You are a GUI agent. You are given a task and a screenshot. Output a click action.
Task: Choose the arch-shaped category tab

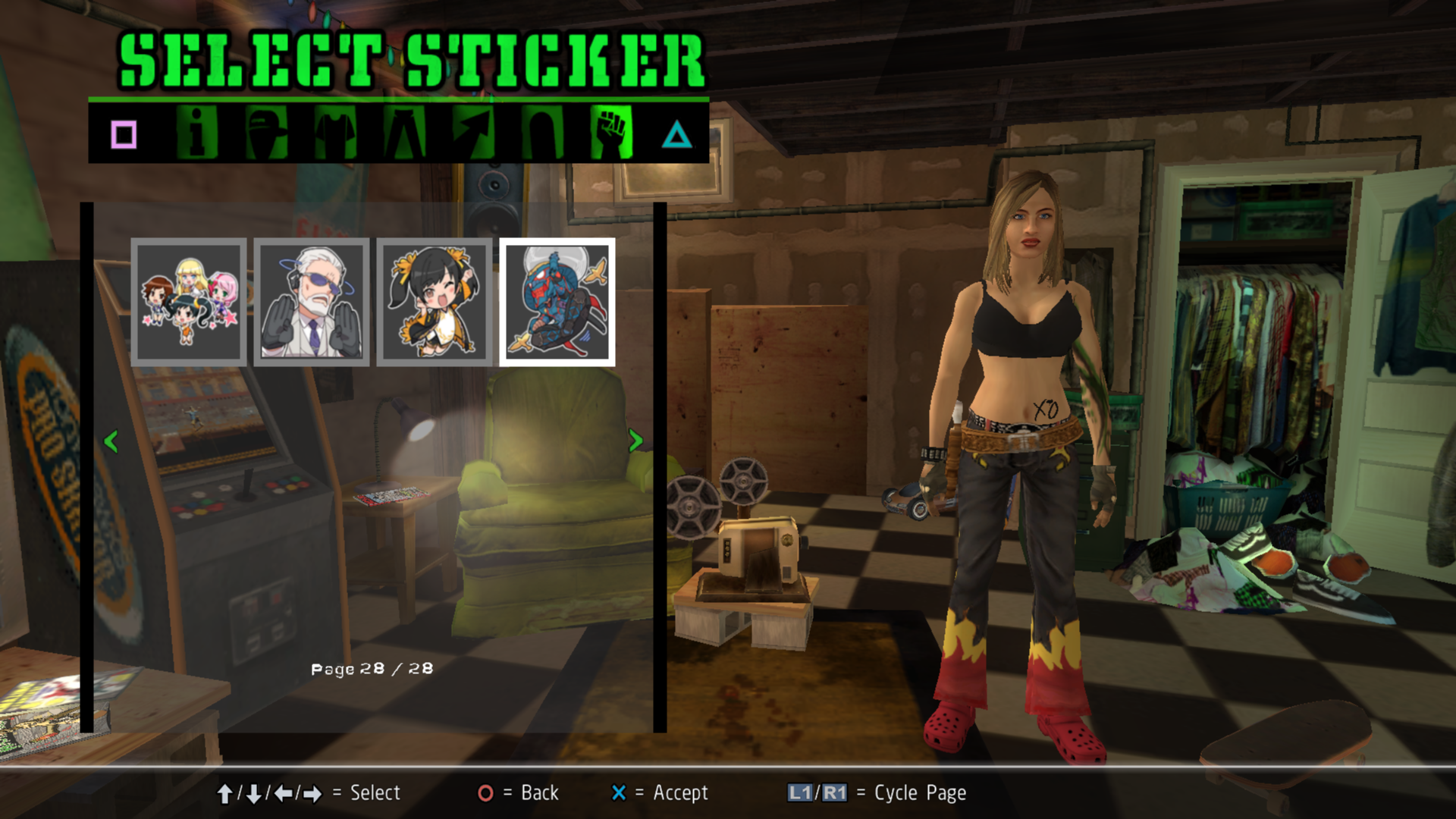[x=542, y=133]
